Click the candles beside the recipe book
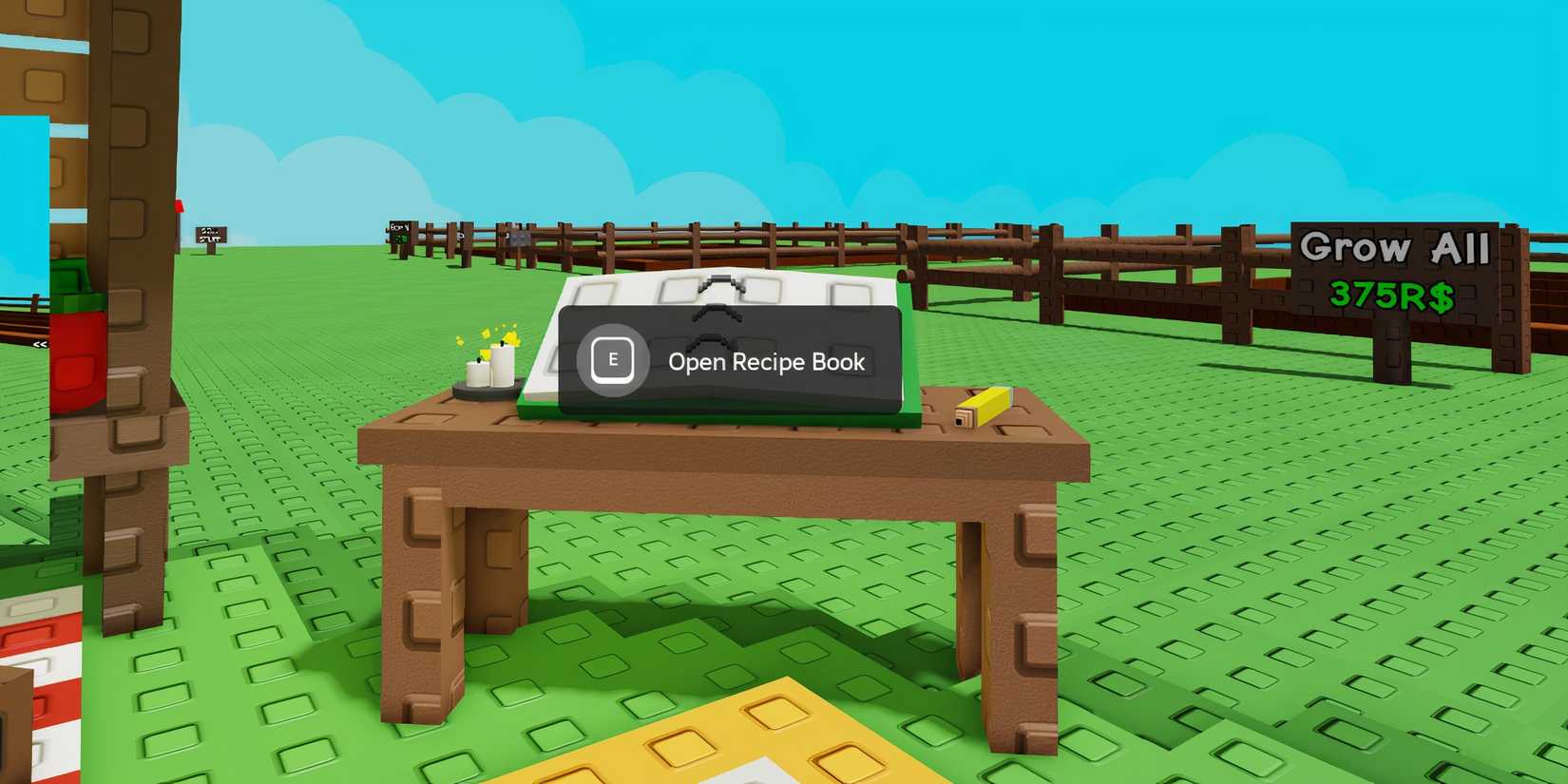The height and width of the screenshot is (784, 1568). 490,372
